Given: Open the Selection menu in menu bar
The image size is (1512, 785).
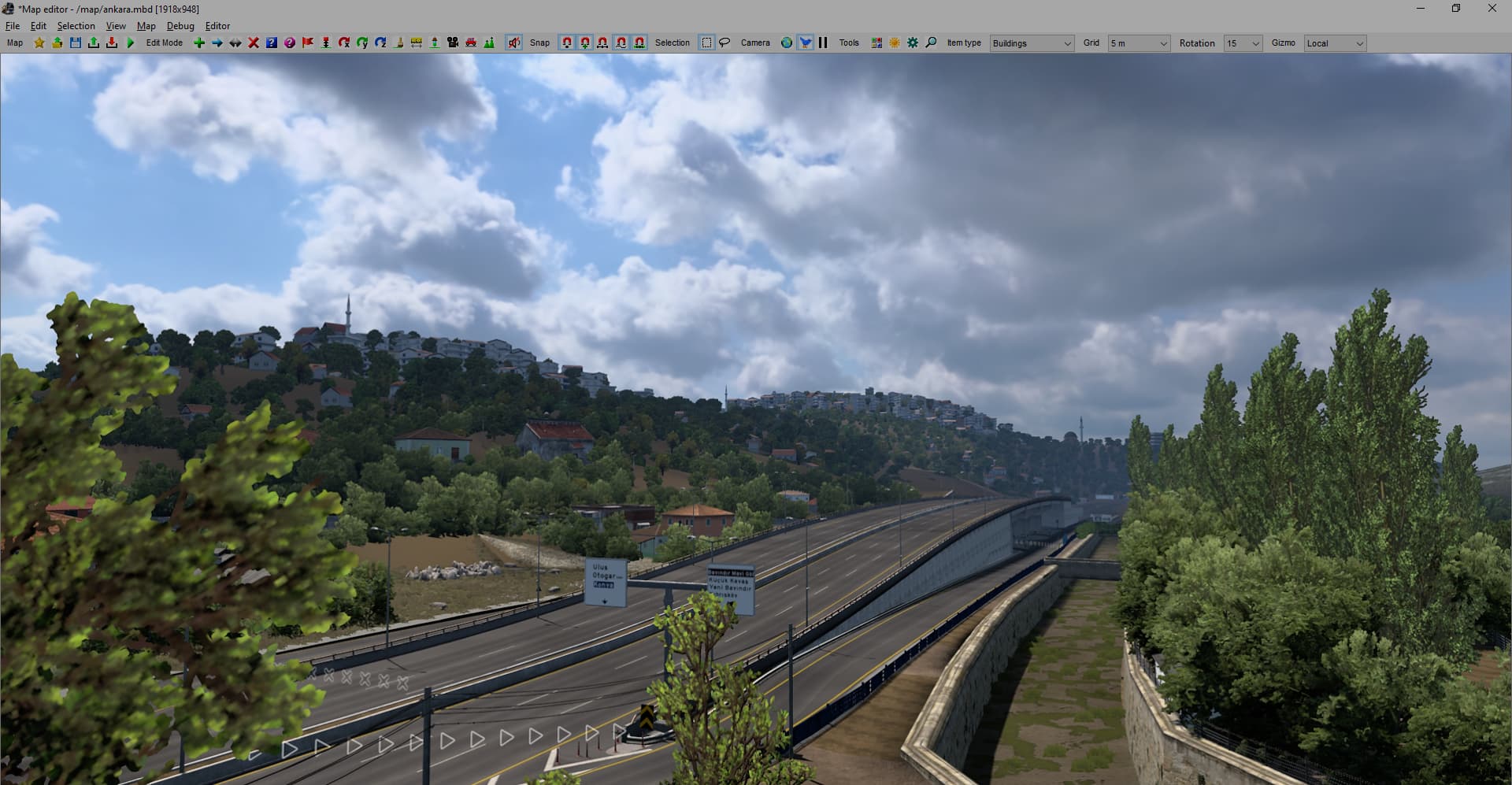Looking at the screenshot, I should point(76,25).
